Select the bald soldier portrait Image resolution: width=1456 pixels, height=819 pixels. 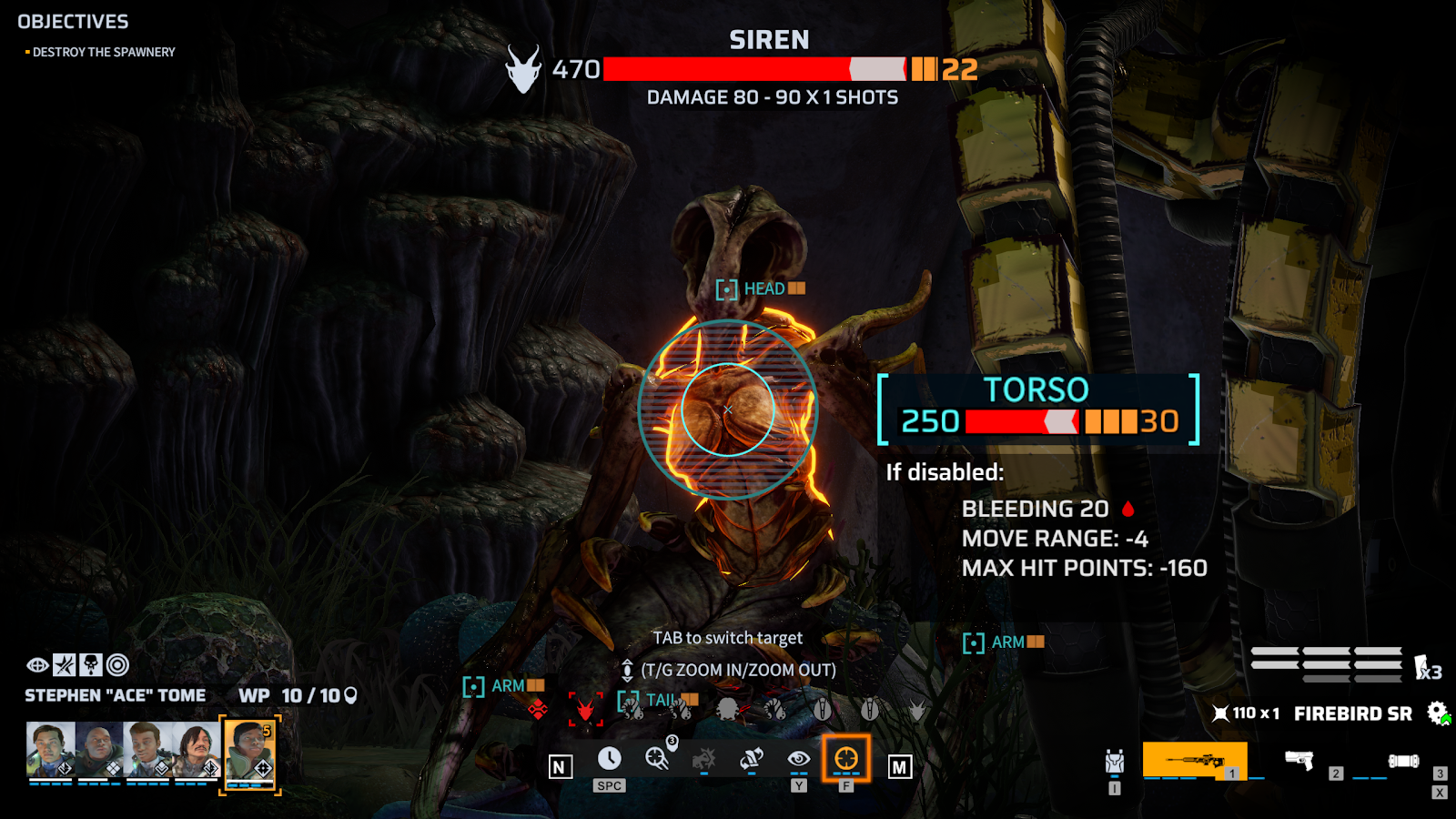pyautogui.click(x=99, y=750)
